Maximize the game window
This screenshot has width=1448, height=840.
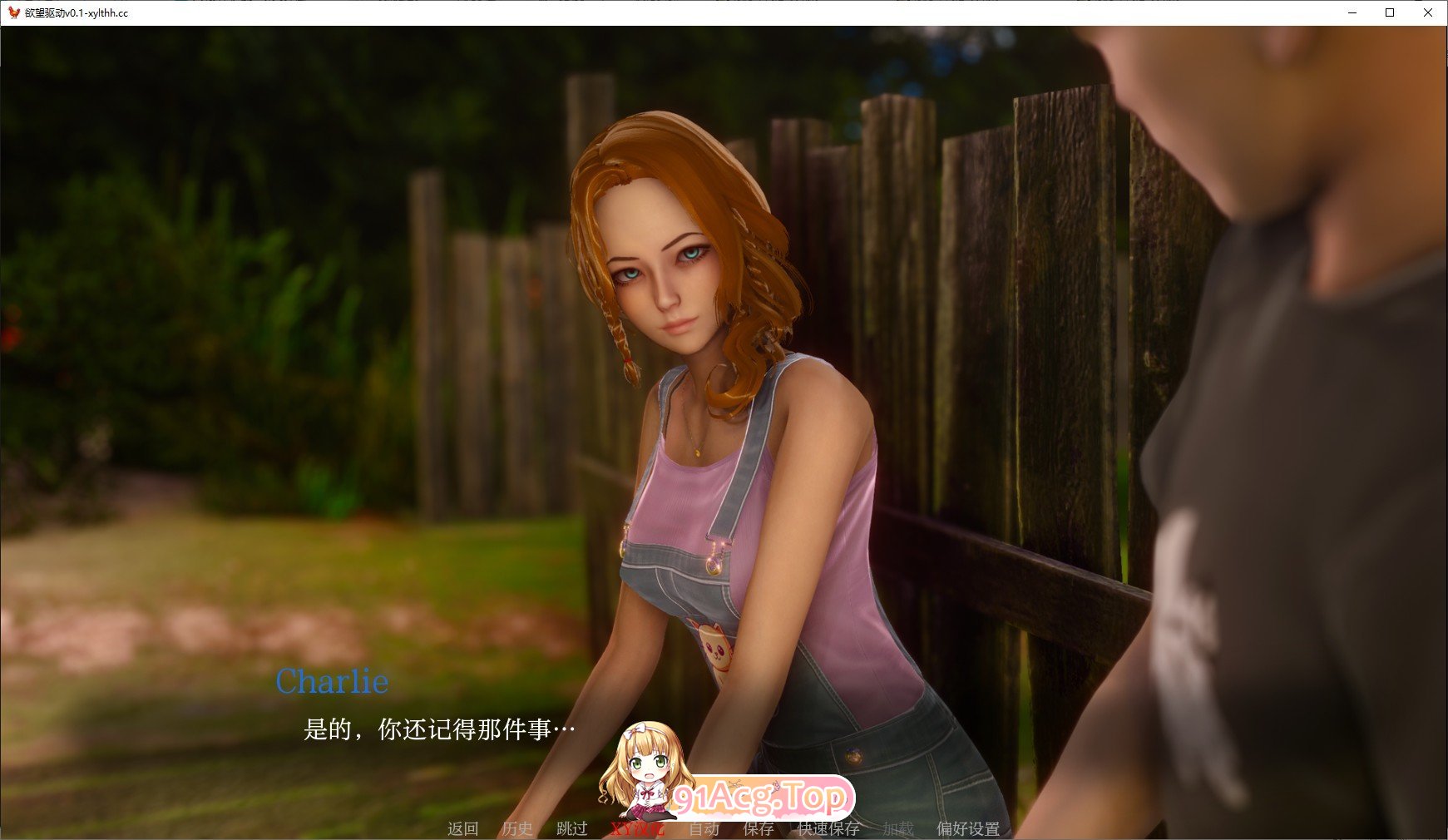(1388, 12)
